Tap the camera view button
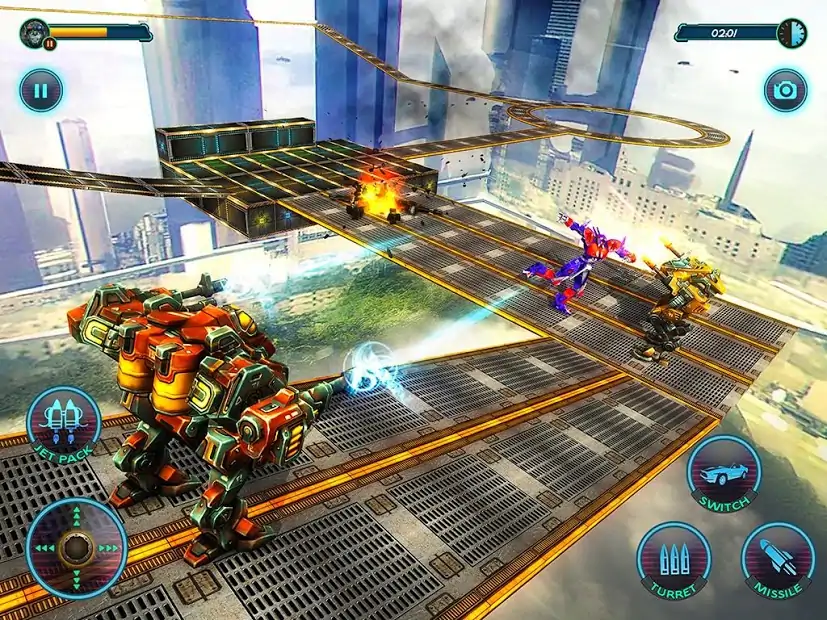Viewport: 827px width, 620px height. pyautogui.click(x=786, y=91)
